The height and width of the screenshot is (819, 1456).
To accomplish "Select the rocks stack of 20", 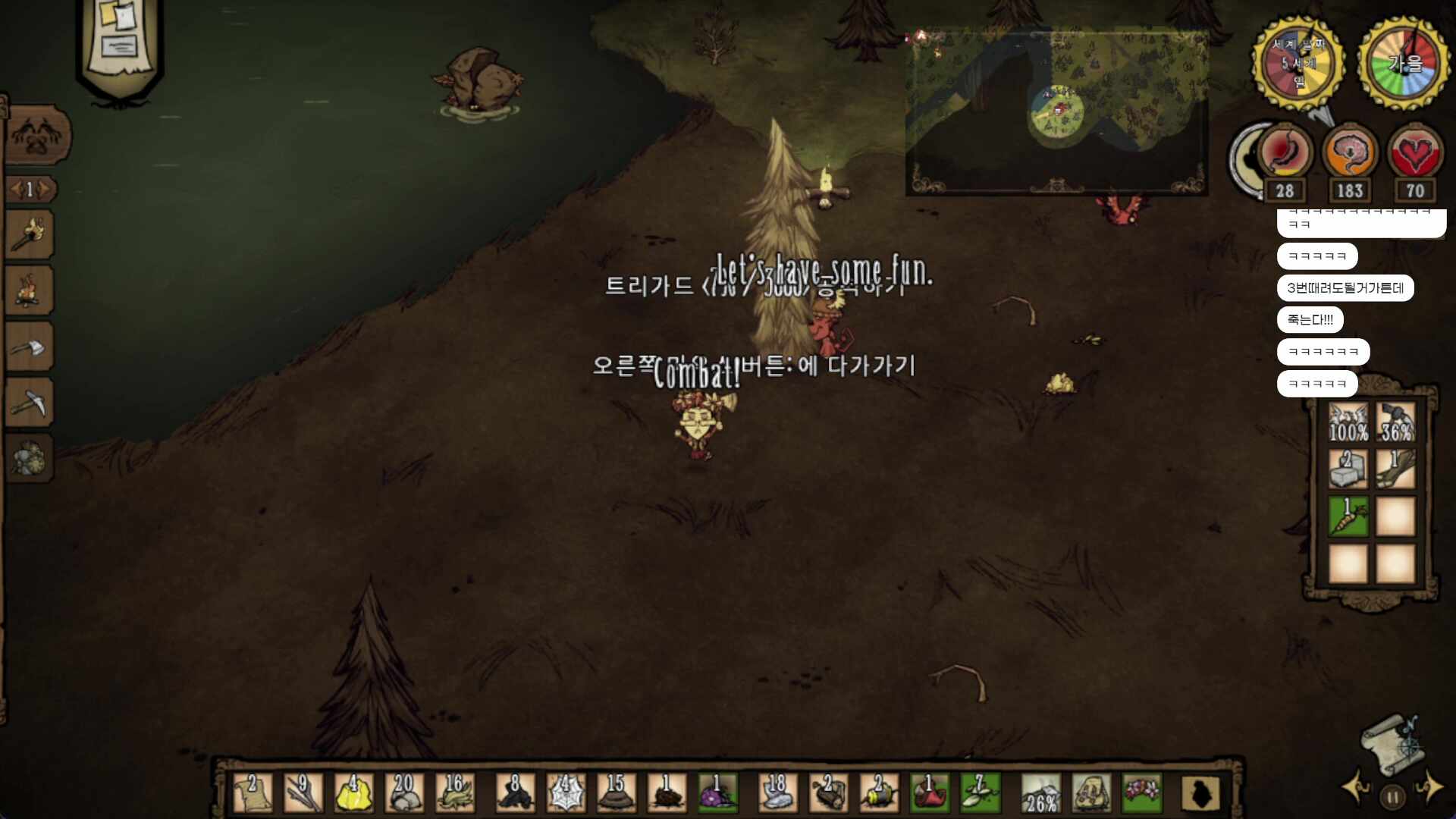I will click(x=404, y=793).
